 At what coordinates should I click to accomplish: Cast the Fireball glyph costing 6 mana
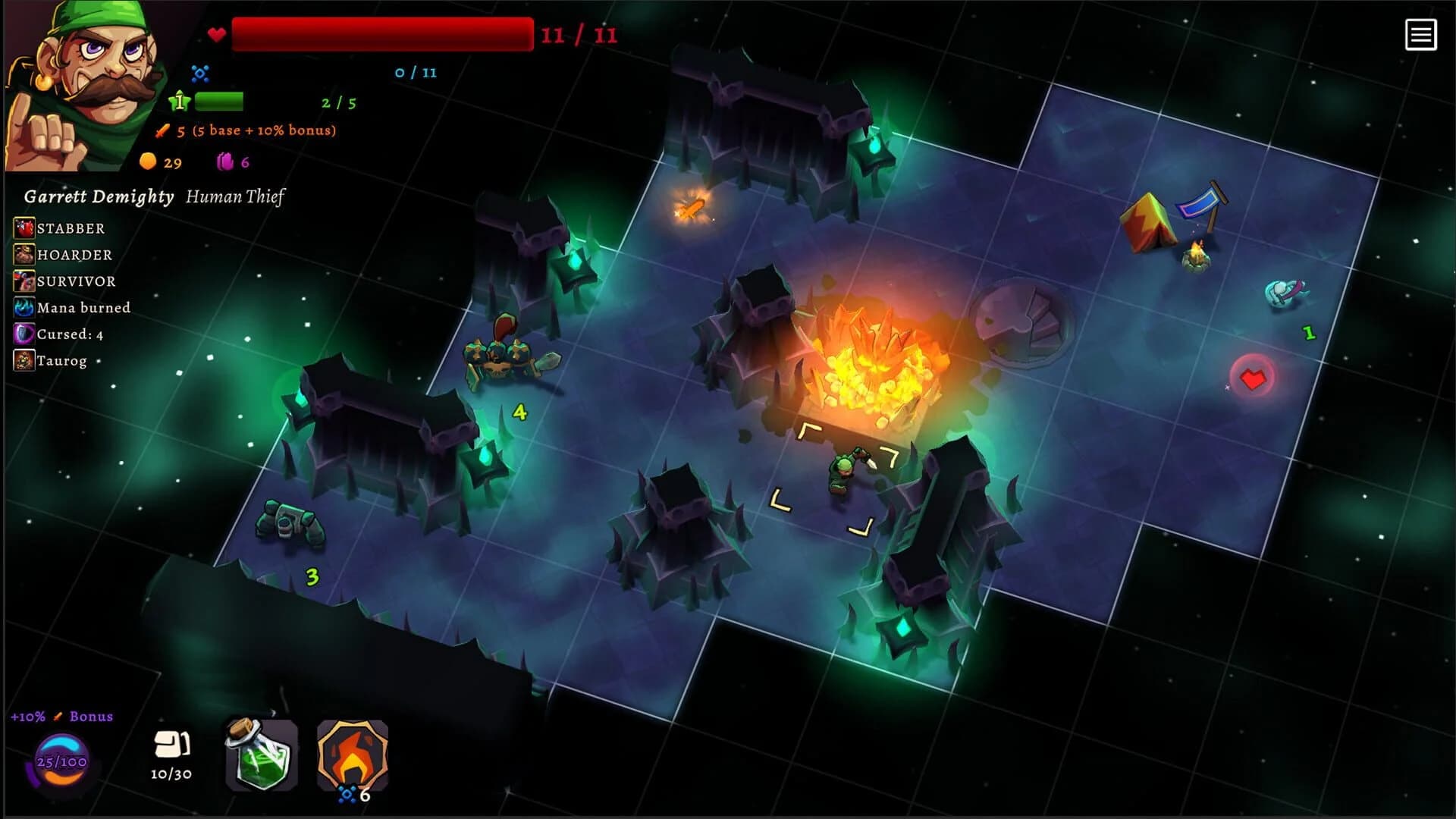tap(351, 755)
